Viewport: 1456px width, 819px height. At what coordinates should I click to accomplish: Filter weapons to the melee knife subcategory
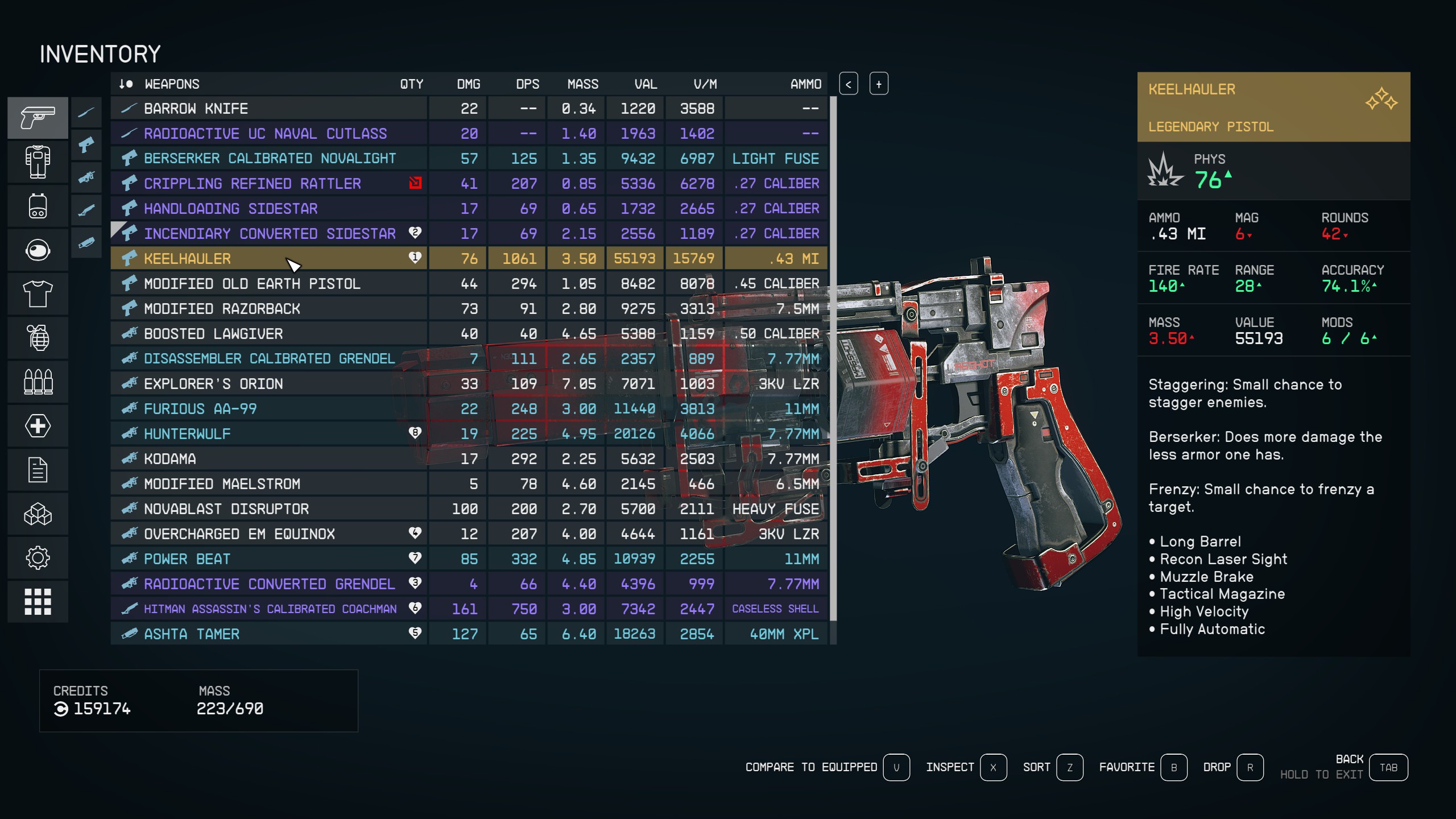click(x=86, y=112)
